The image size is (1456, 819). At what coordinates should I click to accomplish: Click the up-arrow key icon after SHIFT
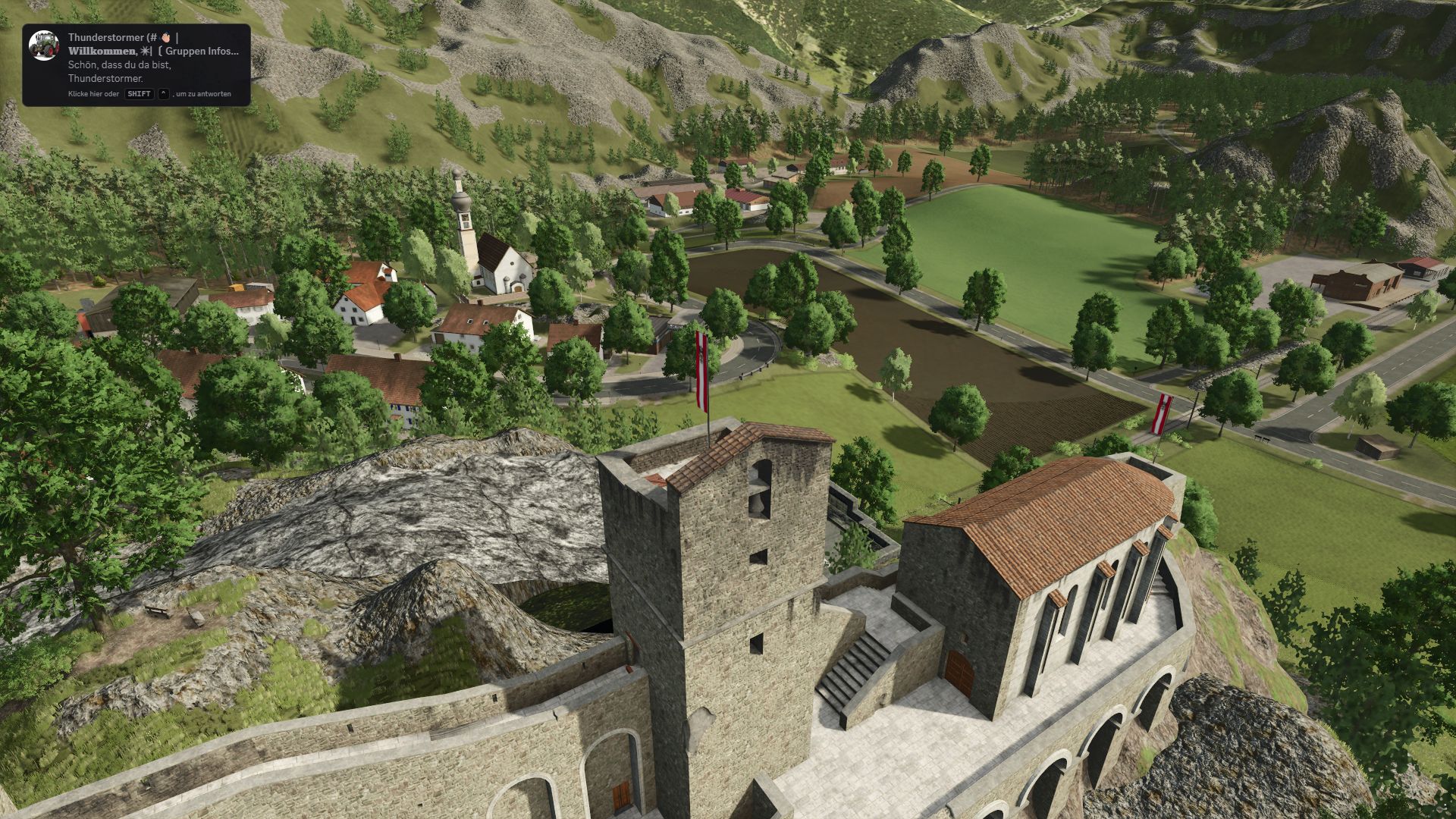click(x=164, y=94)
